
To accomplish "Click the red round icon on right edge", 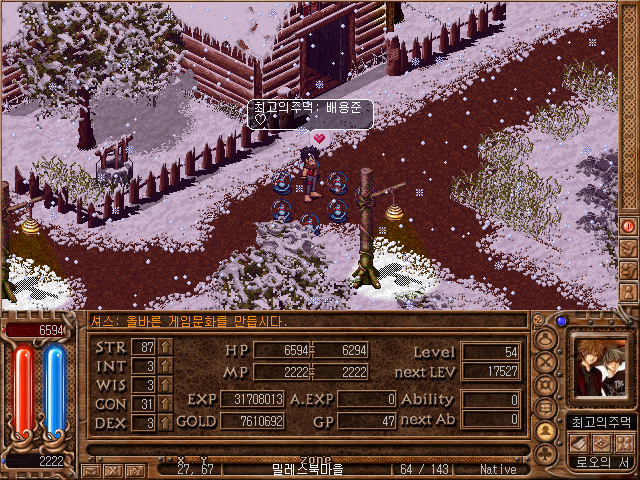I will [x=628, y=226].
